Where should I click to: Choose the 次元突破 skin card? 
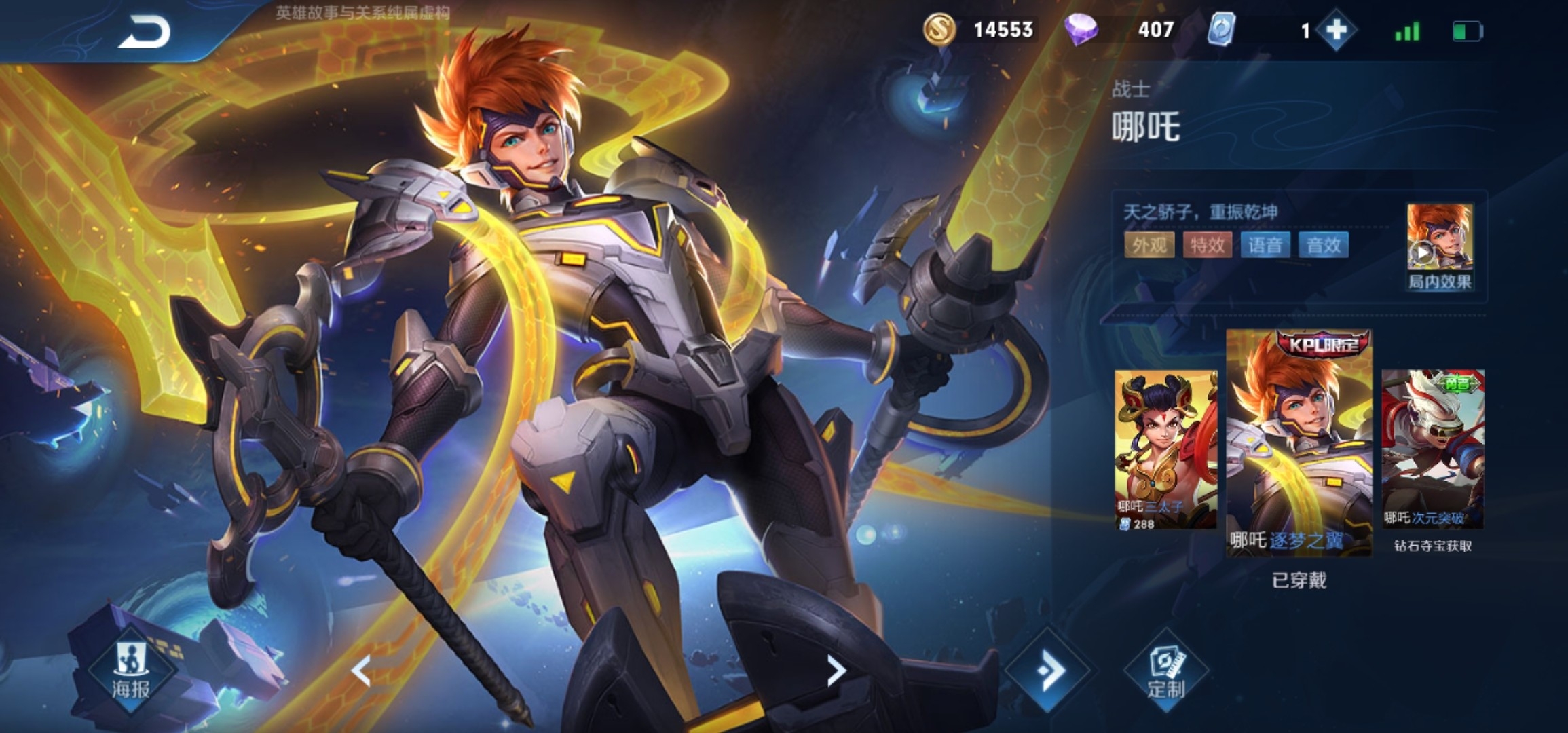click(1433, 449)
